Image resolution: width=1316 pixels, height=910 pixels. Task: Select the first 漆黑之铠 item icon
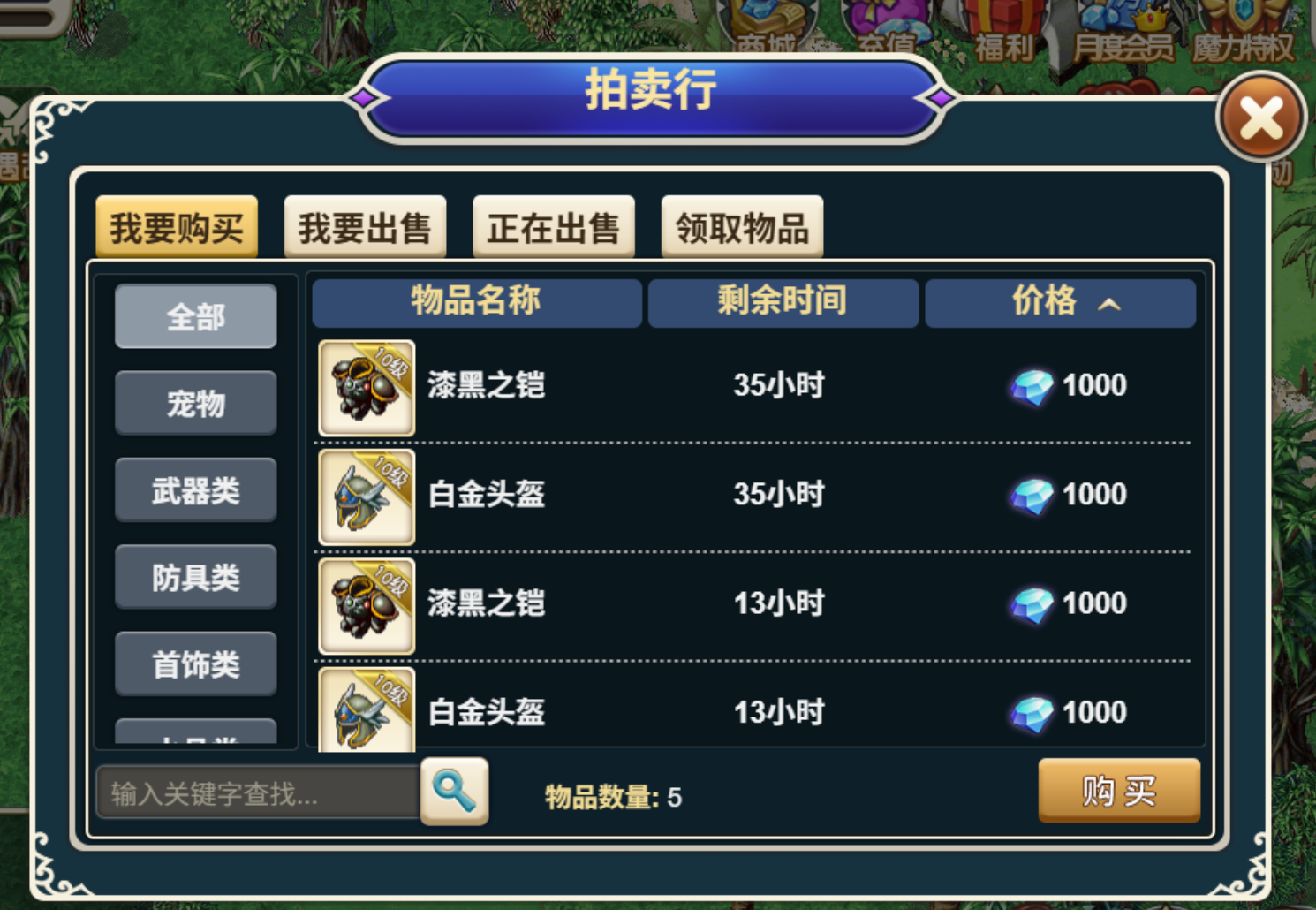[366, 387]
